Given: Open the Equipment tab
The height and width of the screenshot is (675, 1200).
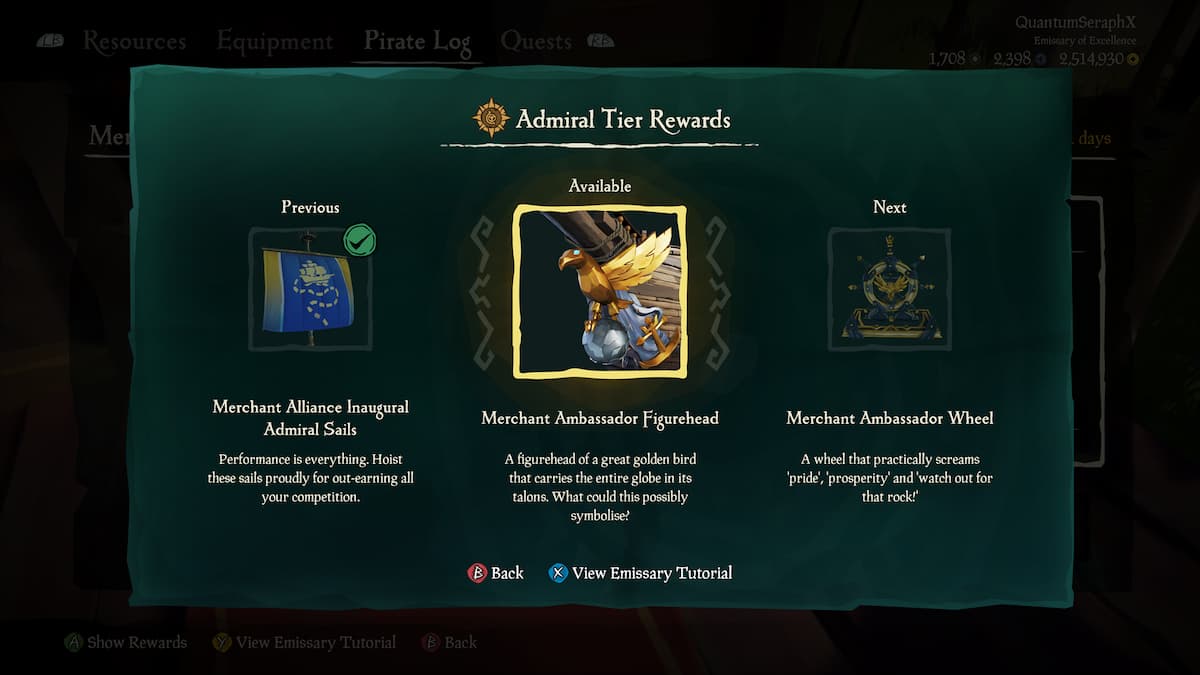Looking at the screenshot, I should click(274, 42).
